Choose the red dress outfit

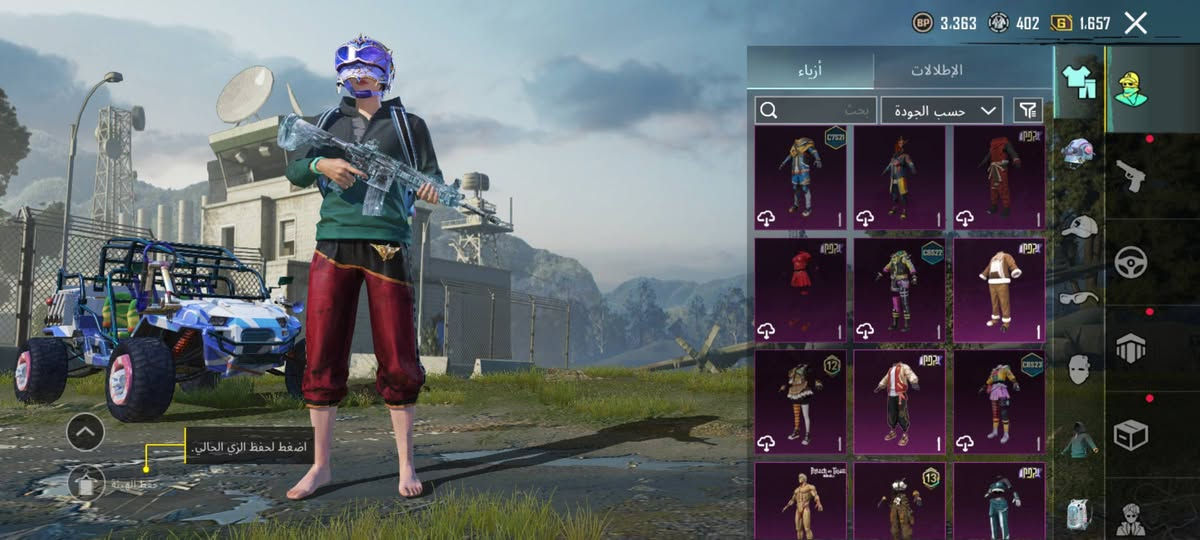pos(800,290)
